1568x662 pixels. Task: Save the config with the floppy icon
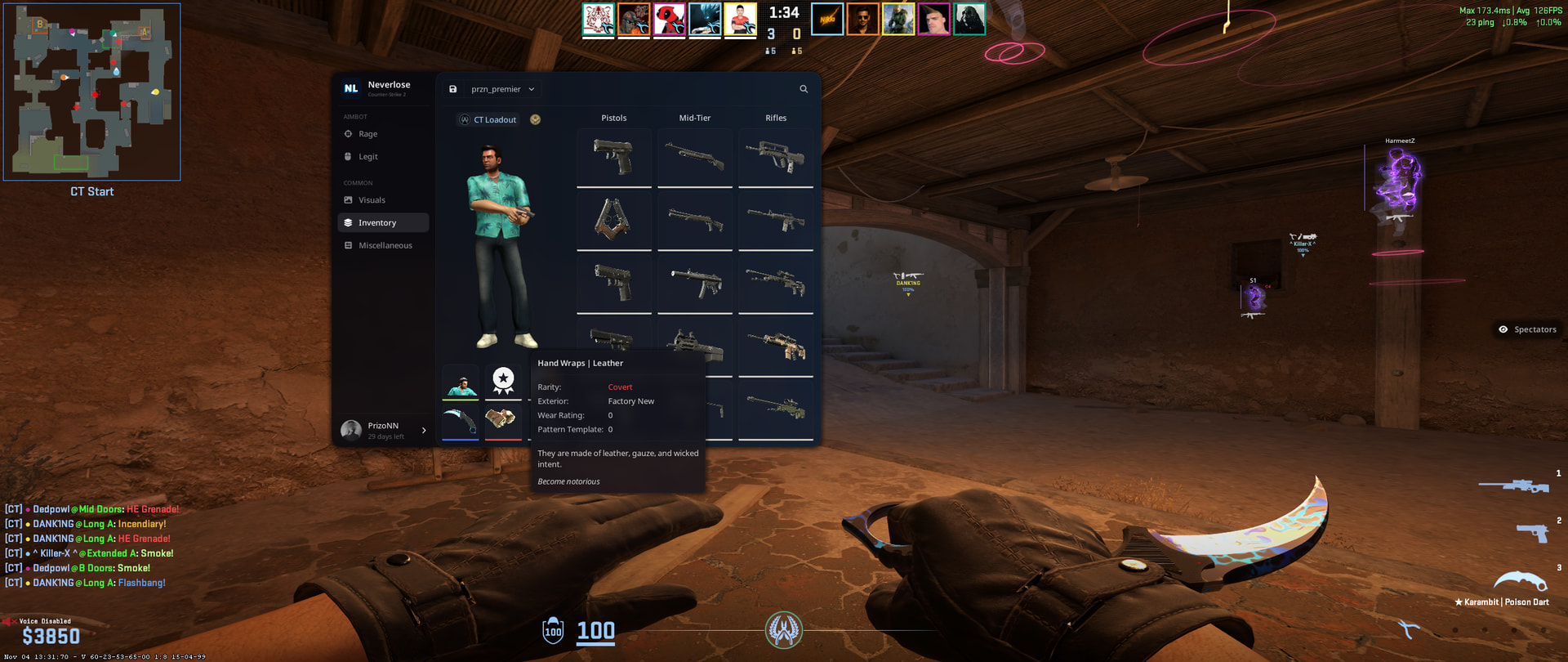point(453,89)
